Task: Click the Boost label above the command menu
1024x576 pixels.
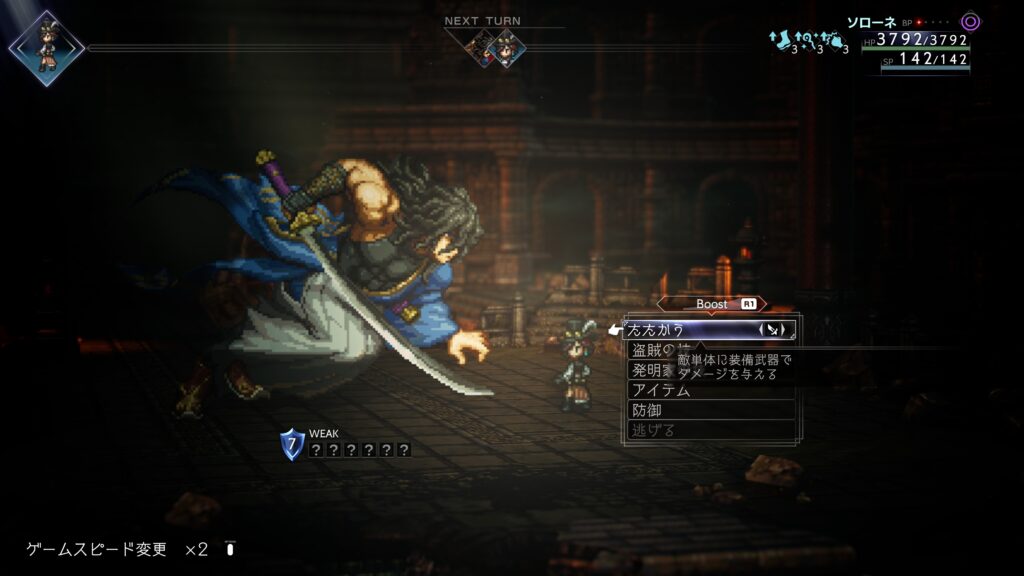Action: [712, 303]
